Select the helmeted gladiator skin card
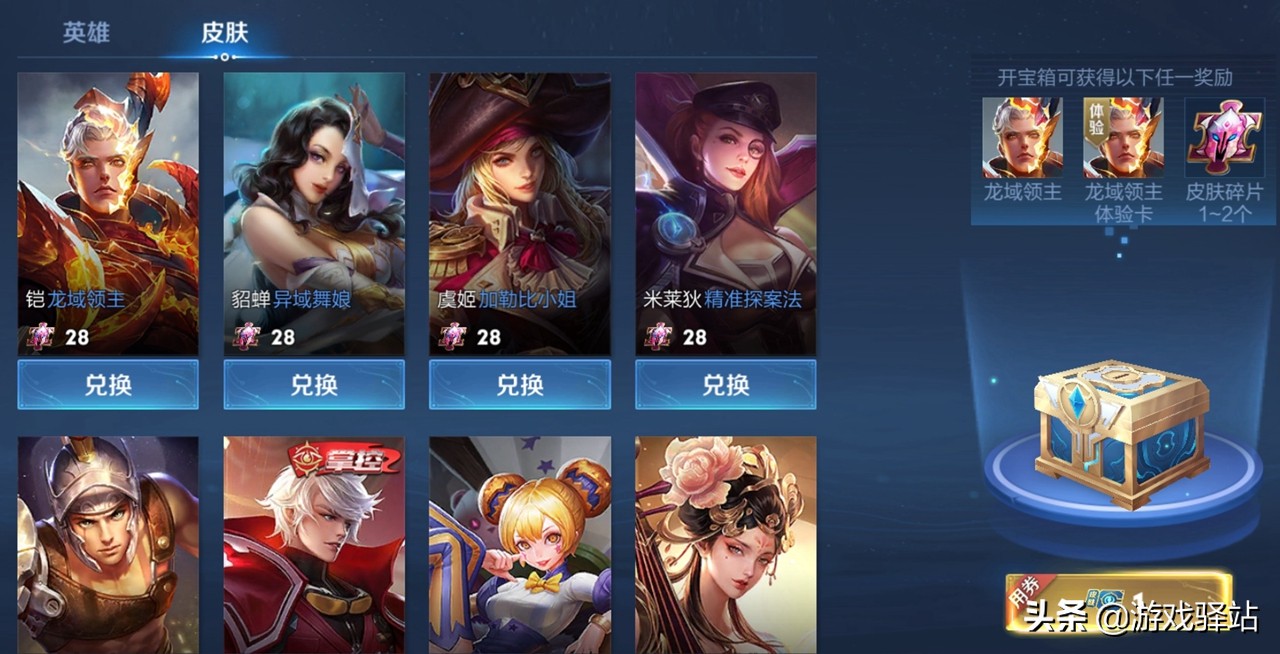1280x654 pixels. [x=108, y=544]
